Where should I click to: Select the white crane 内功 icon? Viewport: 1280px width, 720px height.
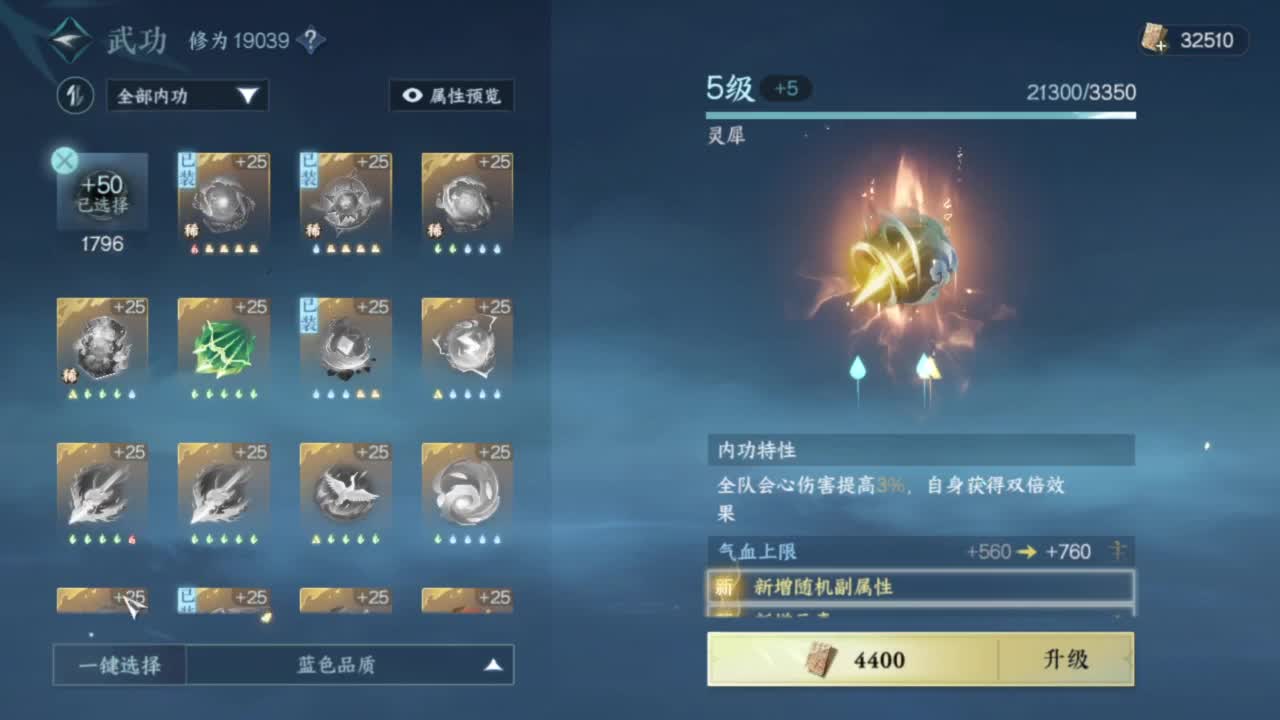point(344,490)
